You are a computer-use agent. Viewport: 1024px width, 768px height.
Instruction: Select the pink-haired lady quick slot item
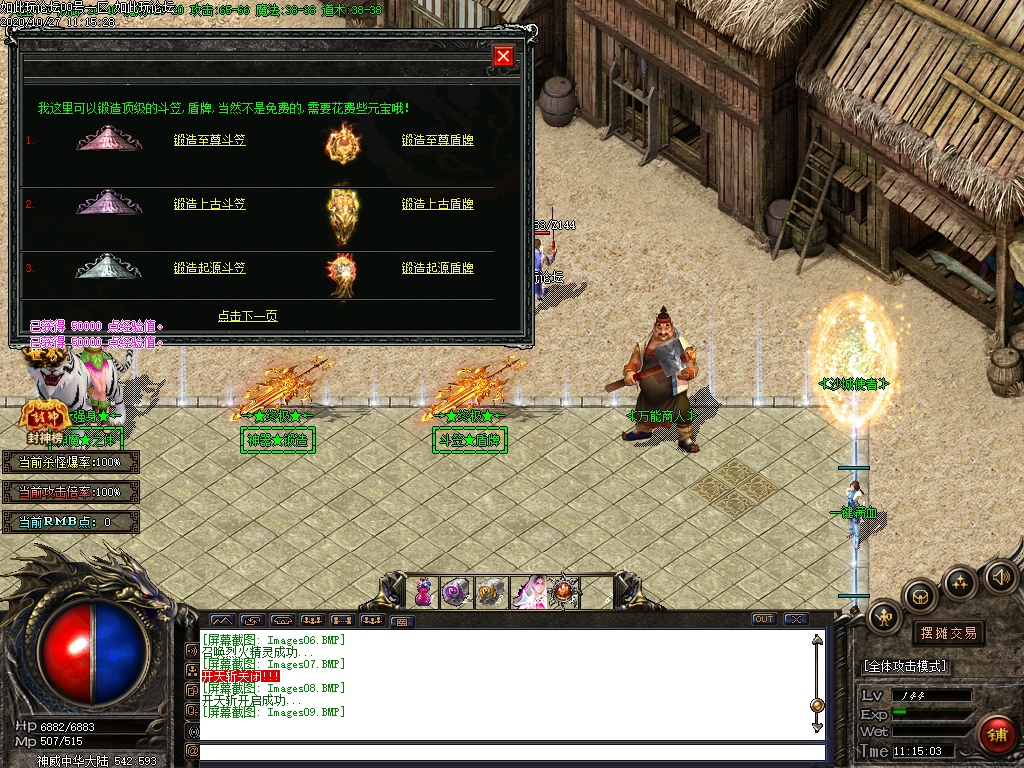(x=527, y=592)
